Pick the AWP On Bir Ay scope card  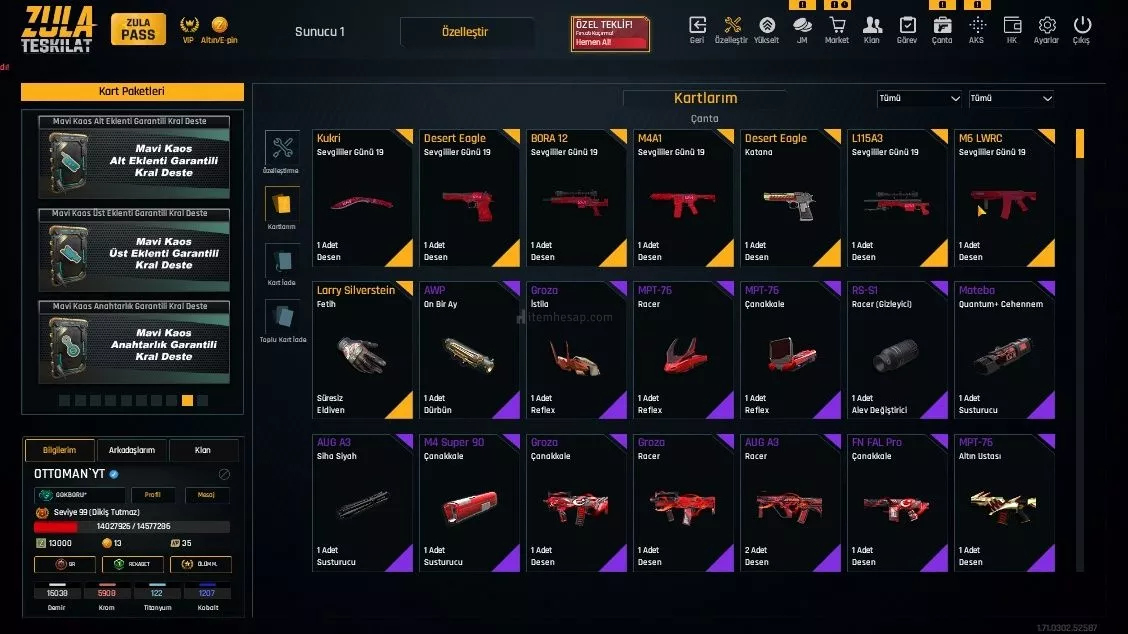pos(469,350)
